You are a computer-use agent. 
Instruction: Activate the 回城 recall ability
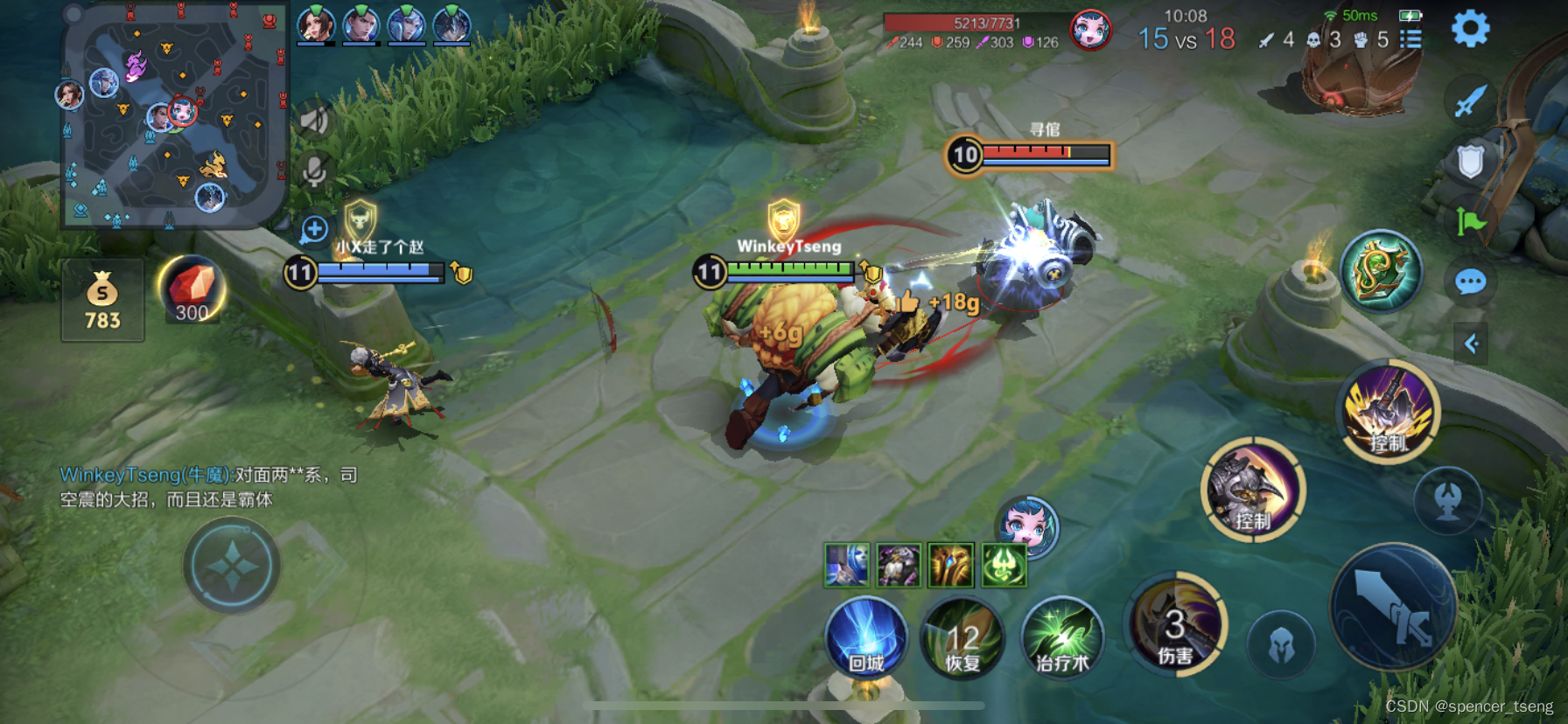pos(866,637)
